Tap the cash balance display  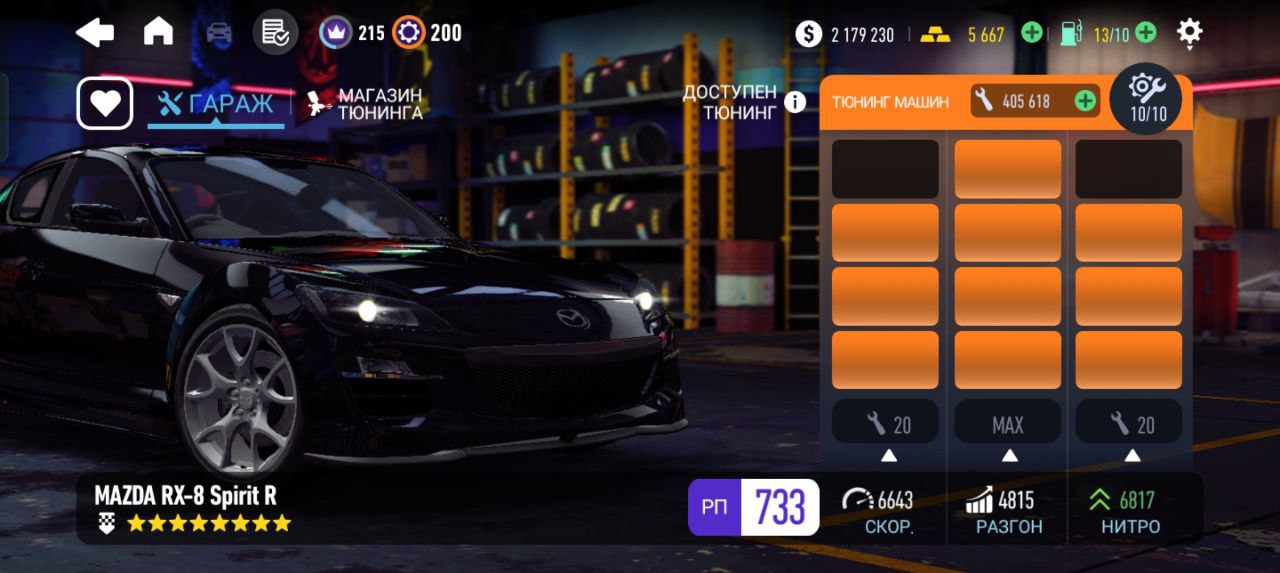845,34
